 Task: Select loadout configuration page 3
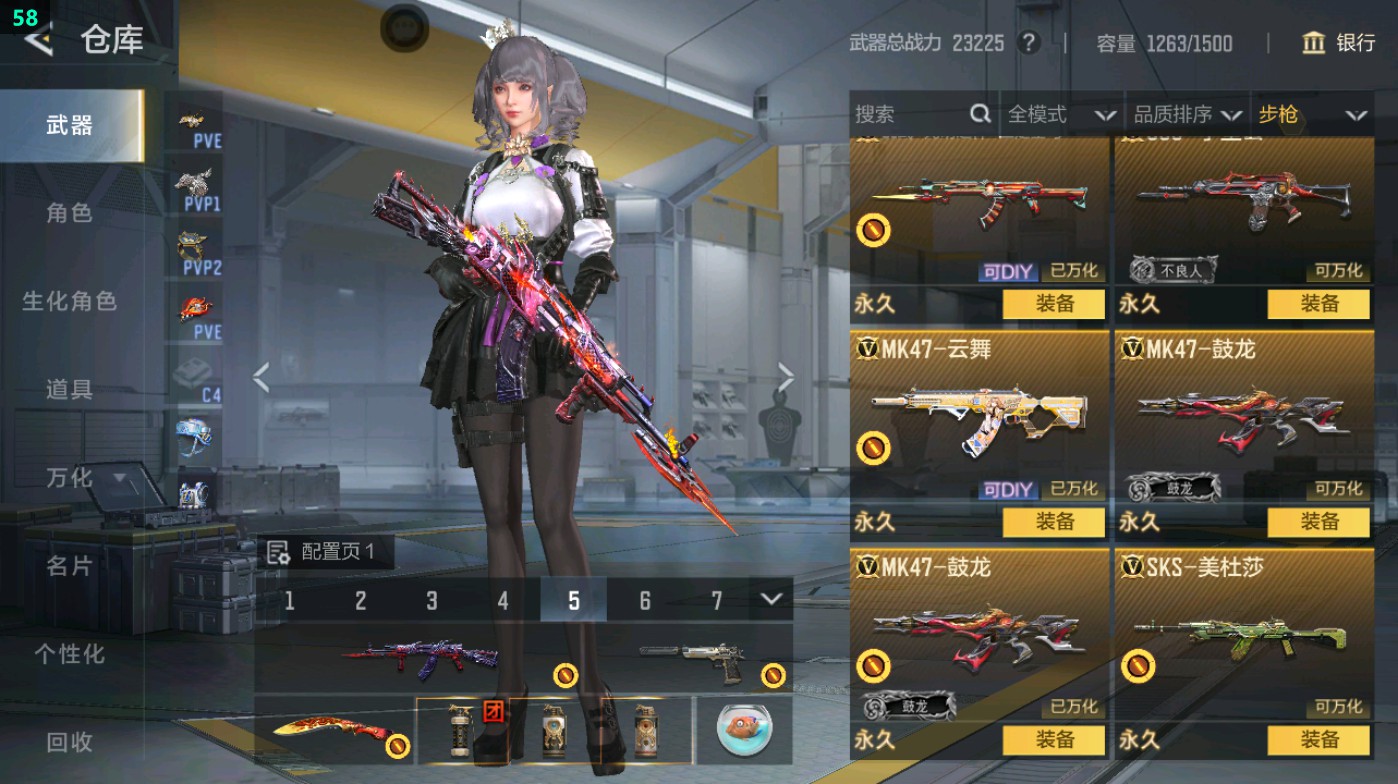(x=431, y=601)
